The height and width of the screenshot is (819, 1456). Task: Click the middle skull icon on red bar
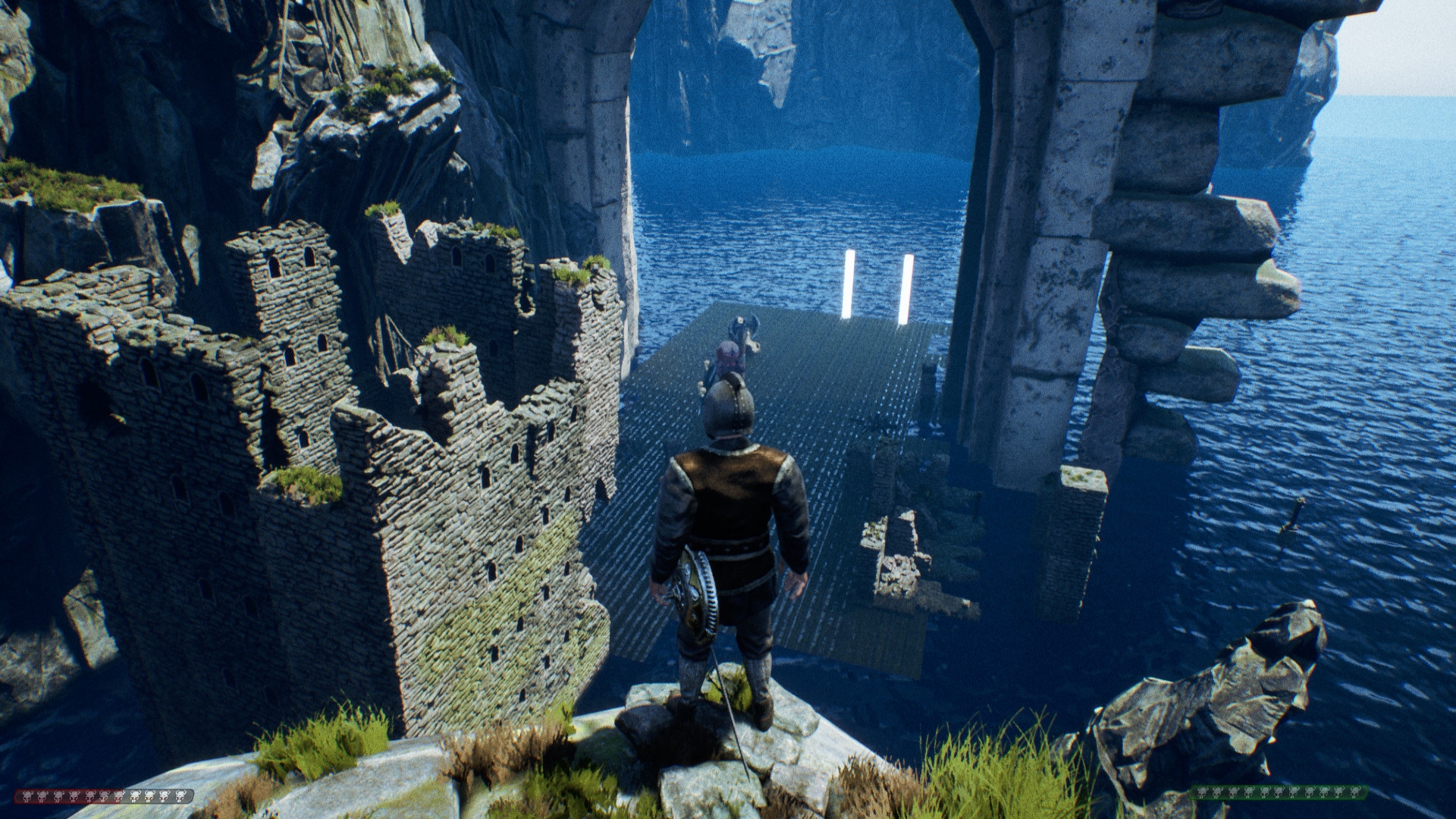104,796
